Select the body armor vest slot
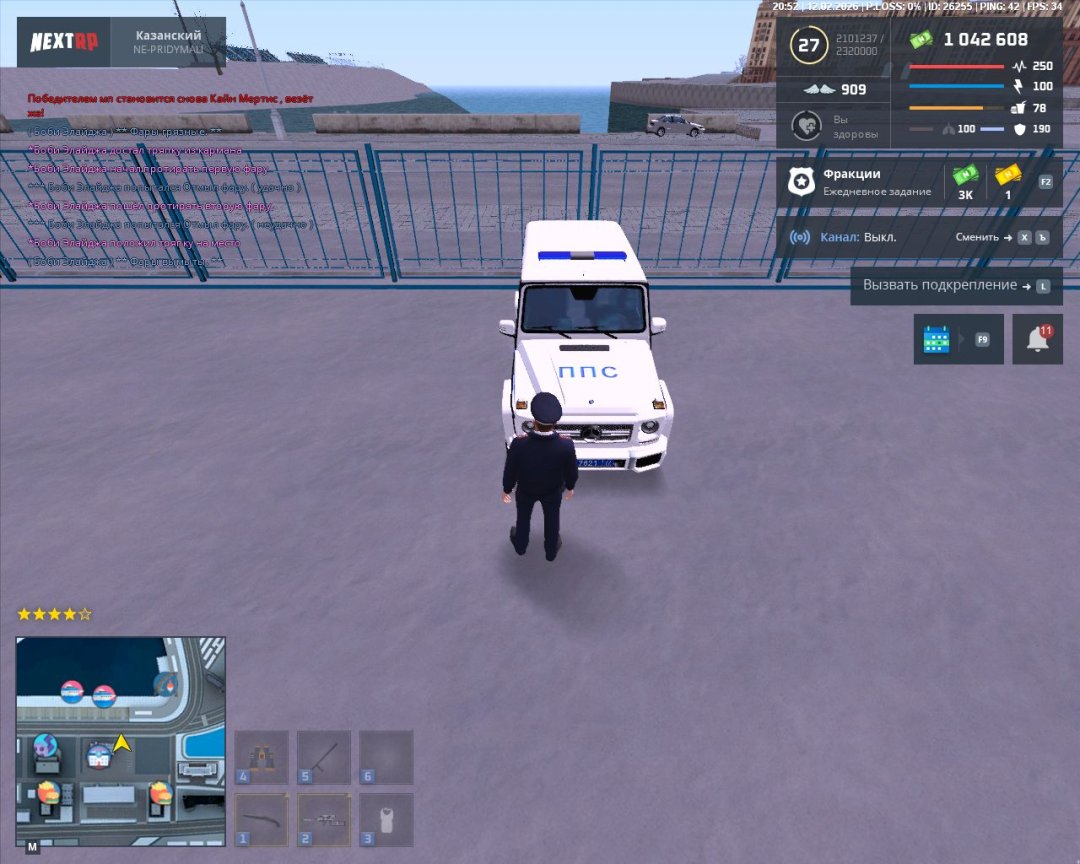 [386, 820]
